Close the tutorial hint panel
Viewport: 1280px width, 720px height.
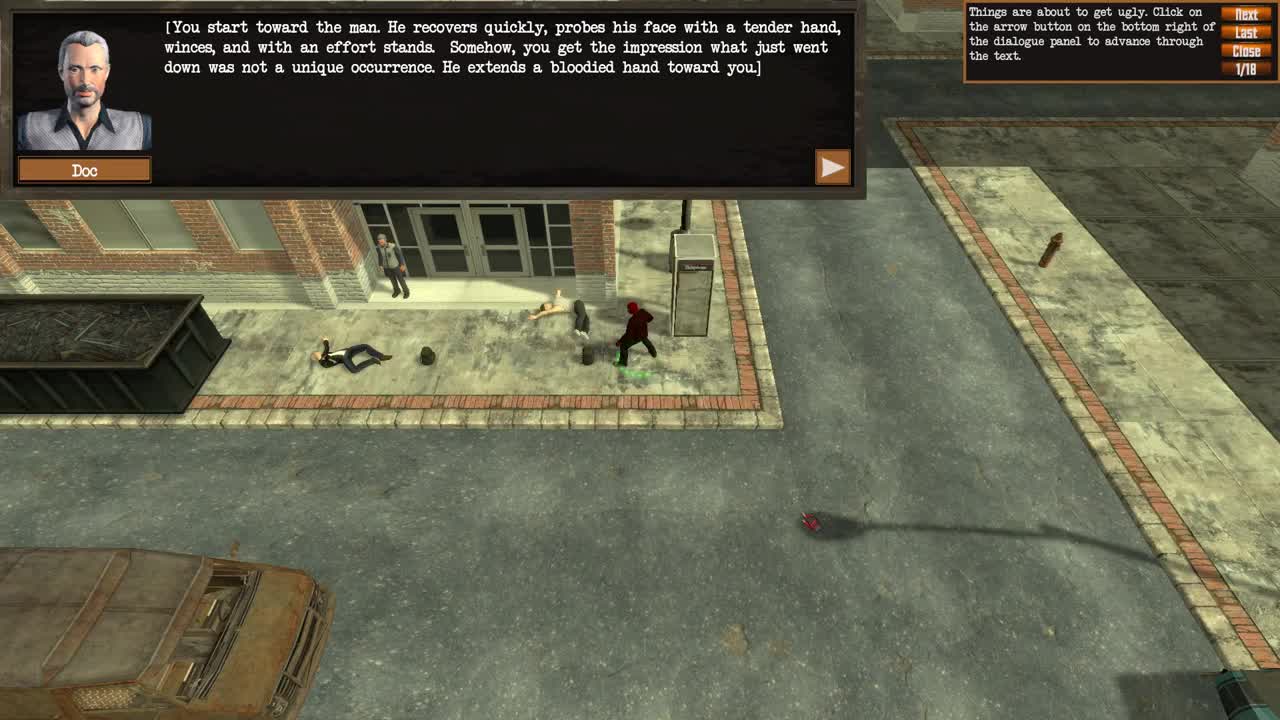pos(1246,50)
